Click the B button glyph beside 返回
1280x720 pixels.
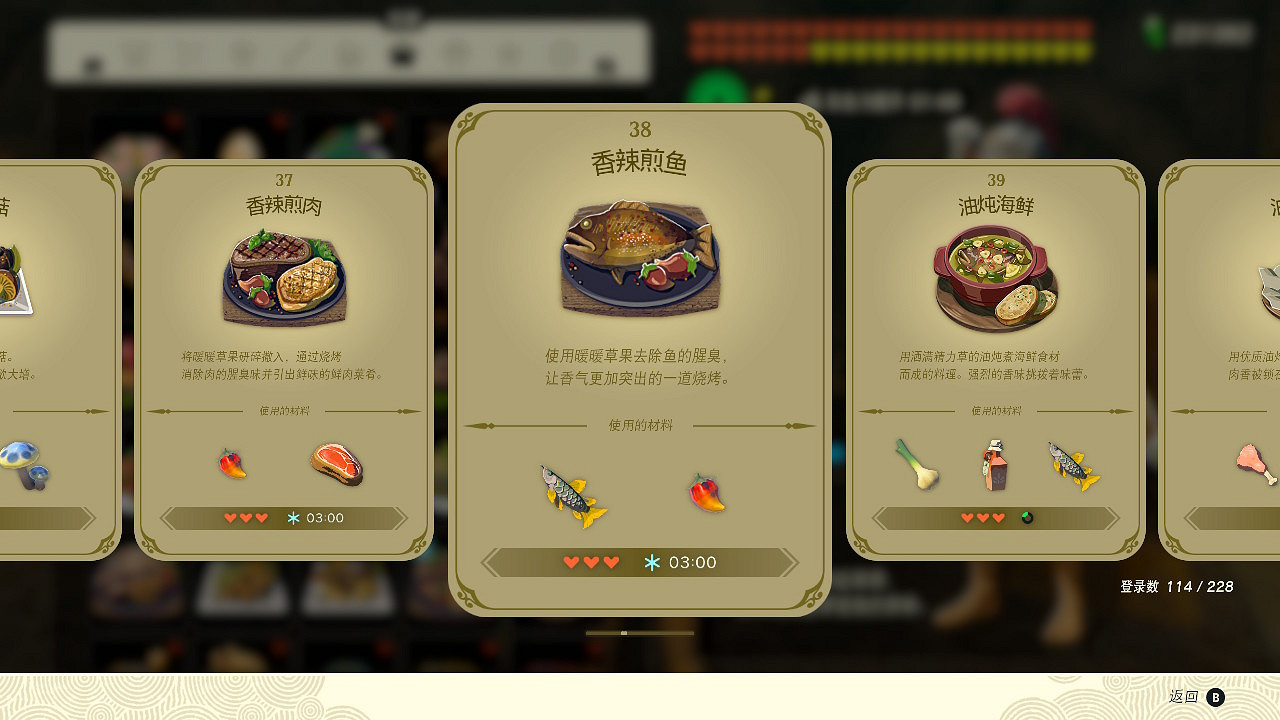click(x=1215, y=698)
